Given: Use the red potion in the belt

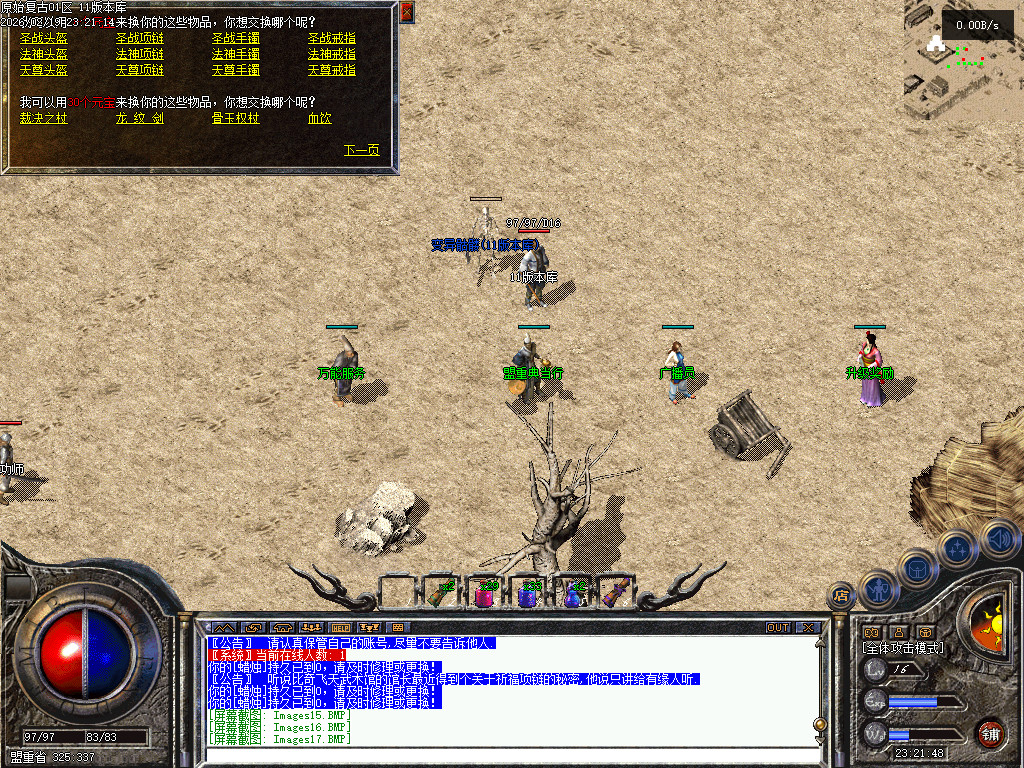Looking at the screenshot, I should tap(485, 595).
